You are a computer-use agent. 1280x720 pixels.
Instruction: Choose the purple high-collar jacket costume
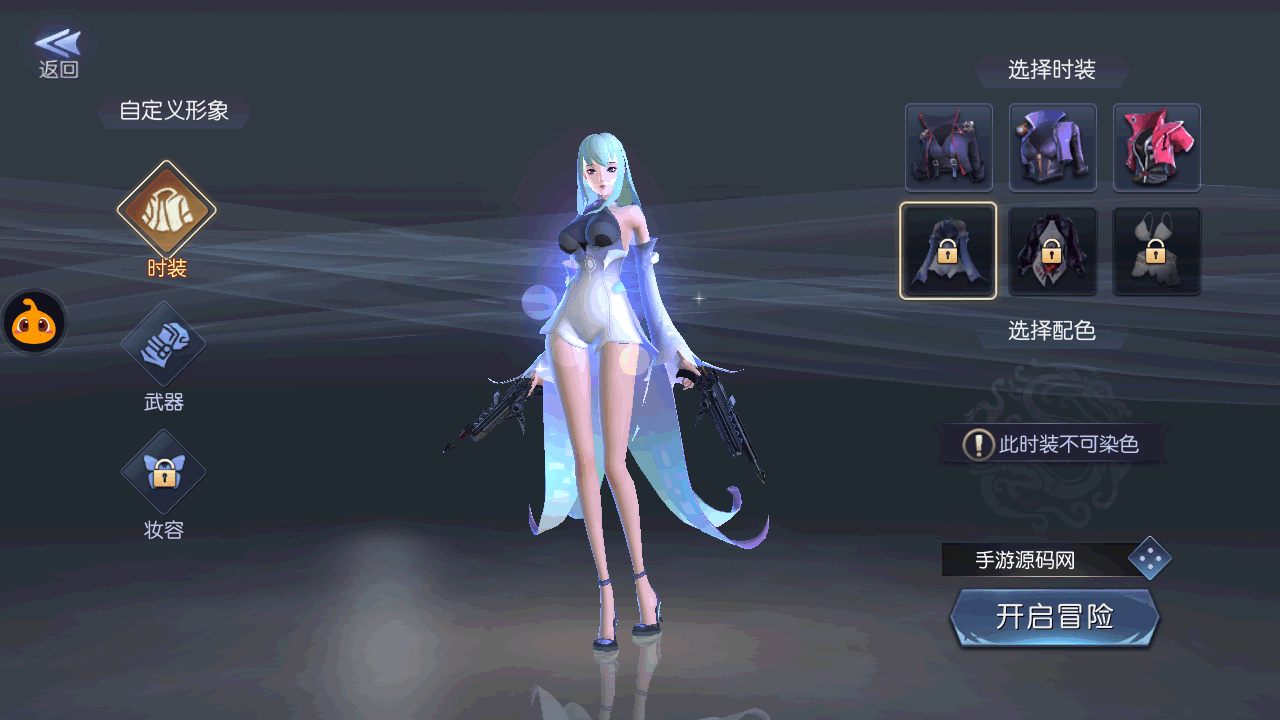coord(1053,148)
